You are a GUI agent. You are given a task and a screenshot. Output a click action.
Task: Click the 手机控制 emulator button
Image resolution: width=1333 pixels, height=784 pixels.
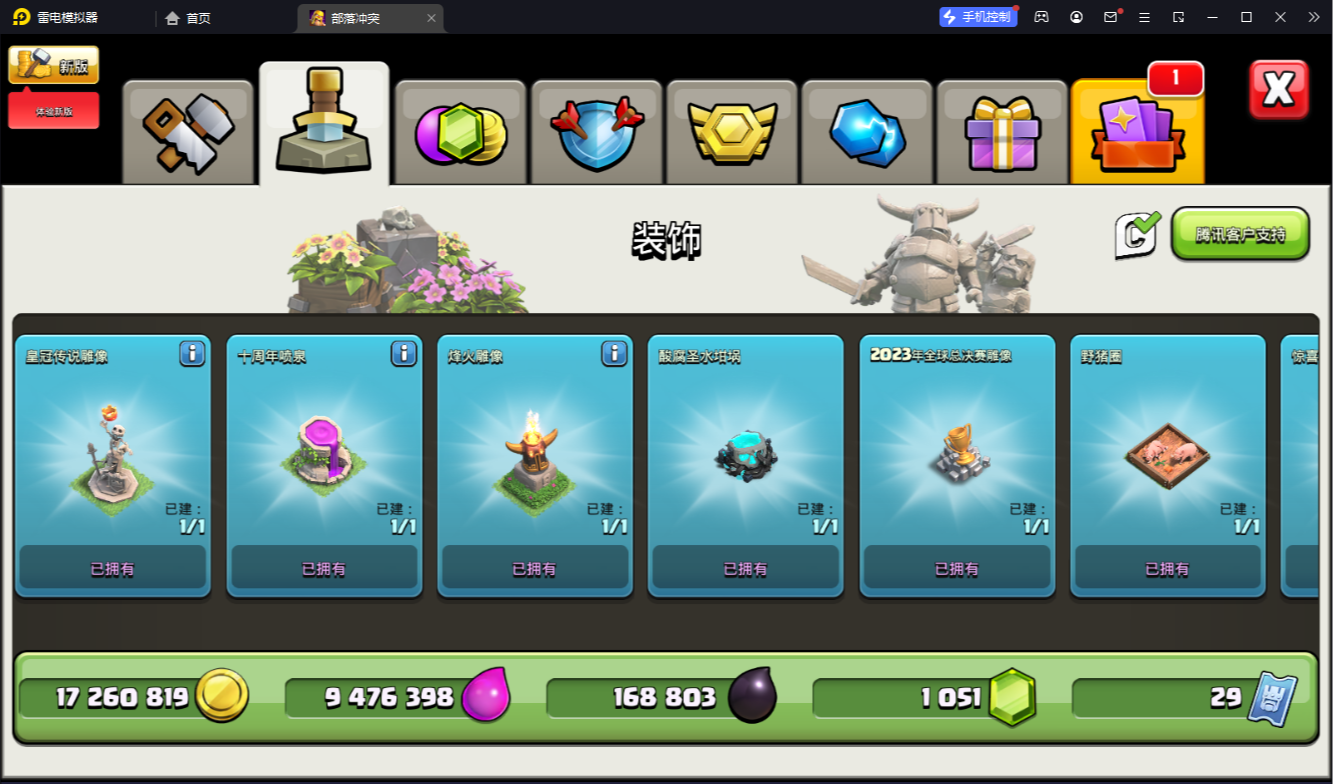(x=977, y=17)
